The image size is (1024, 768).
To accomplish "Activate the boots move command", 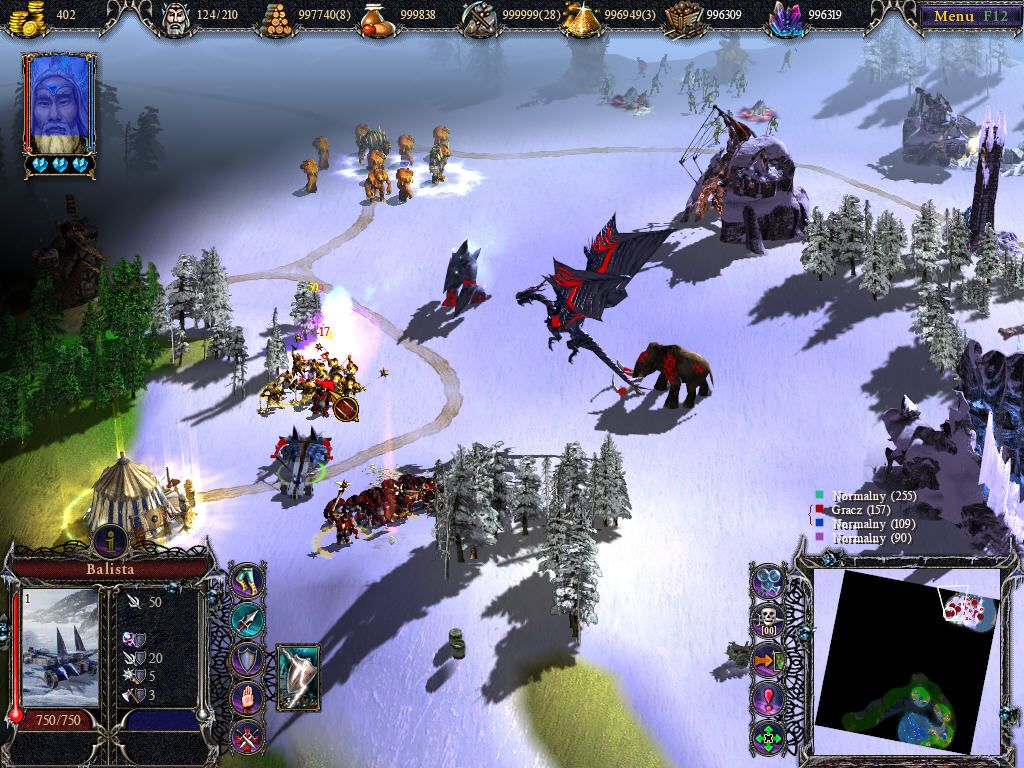I will [246, 582].
